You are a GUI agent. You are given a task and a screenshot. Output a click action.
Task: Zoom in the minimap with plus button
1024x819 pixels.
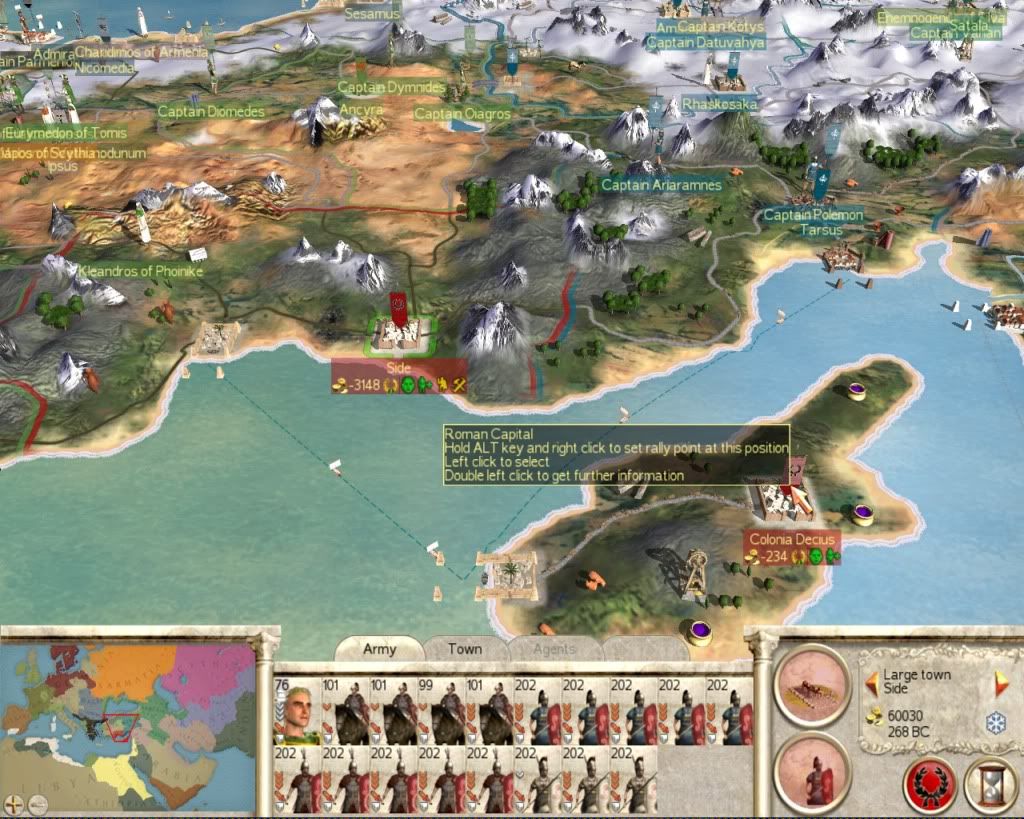coord(15,803)
